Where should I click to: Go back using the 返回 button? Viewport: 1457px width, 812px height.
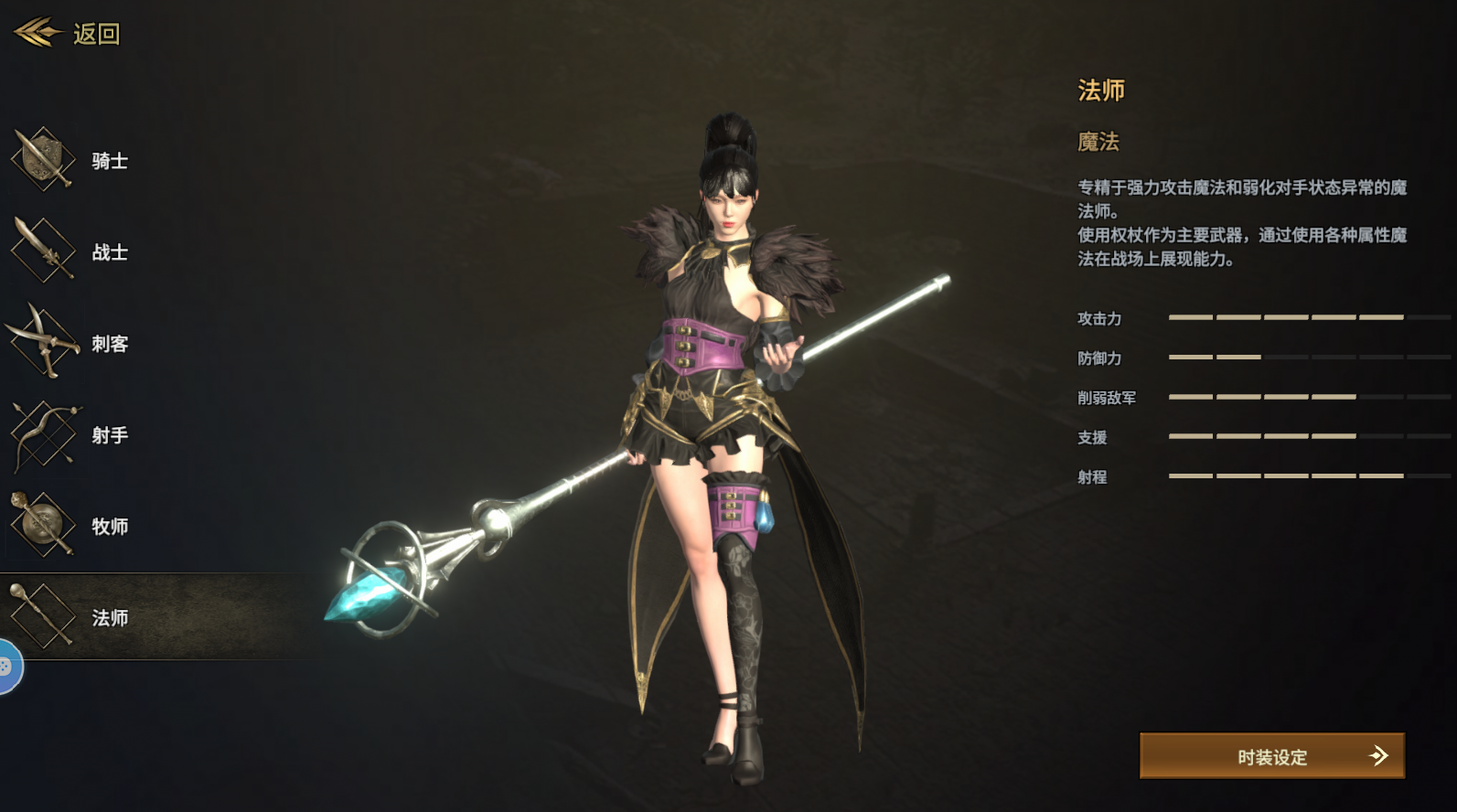coord(69,34)
